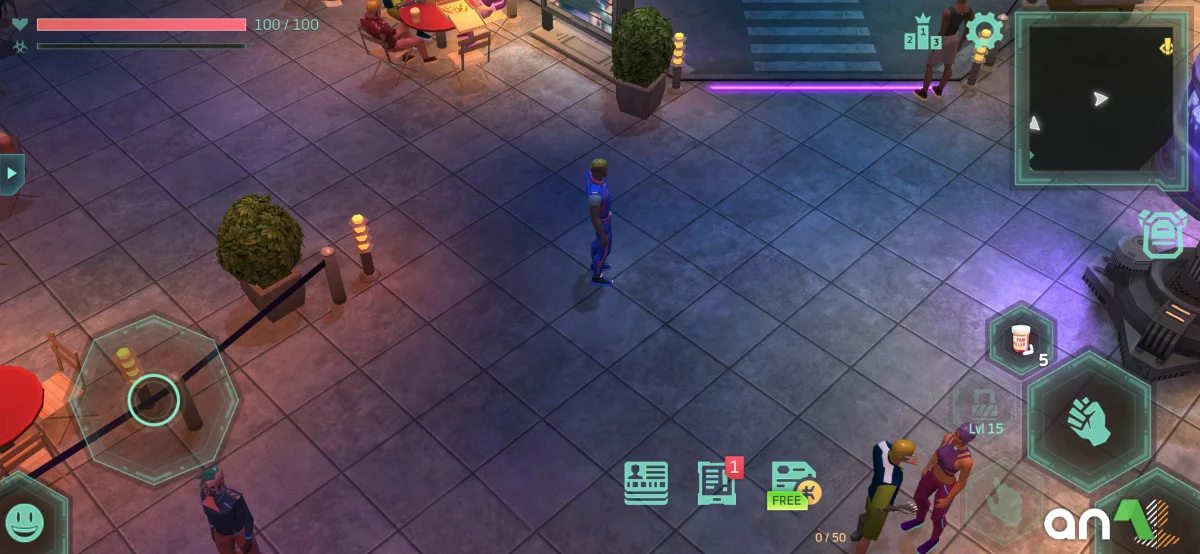Tap the virtual joystick center
The height and width of the screenshot is (554, 1200).
click(x=154, y=399)
